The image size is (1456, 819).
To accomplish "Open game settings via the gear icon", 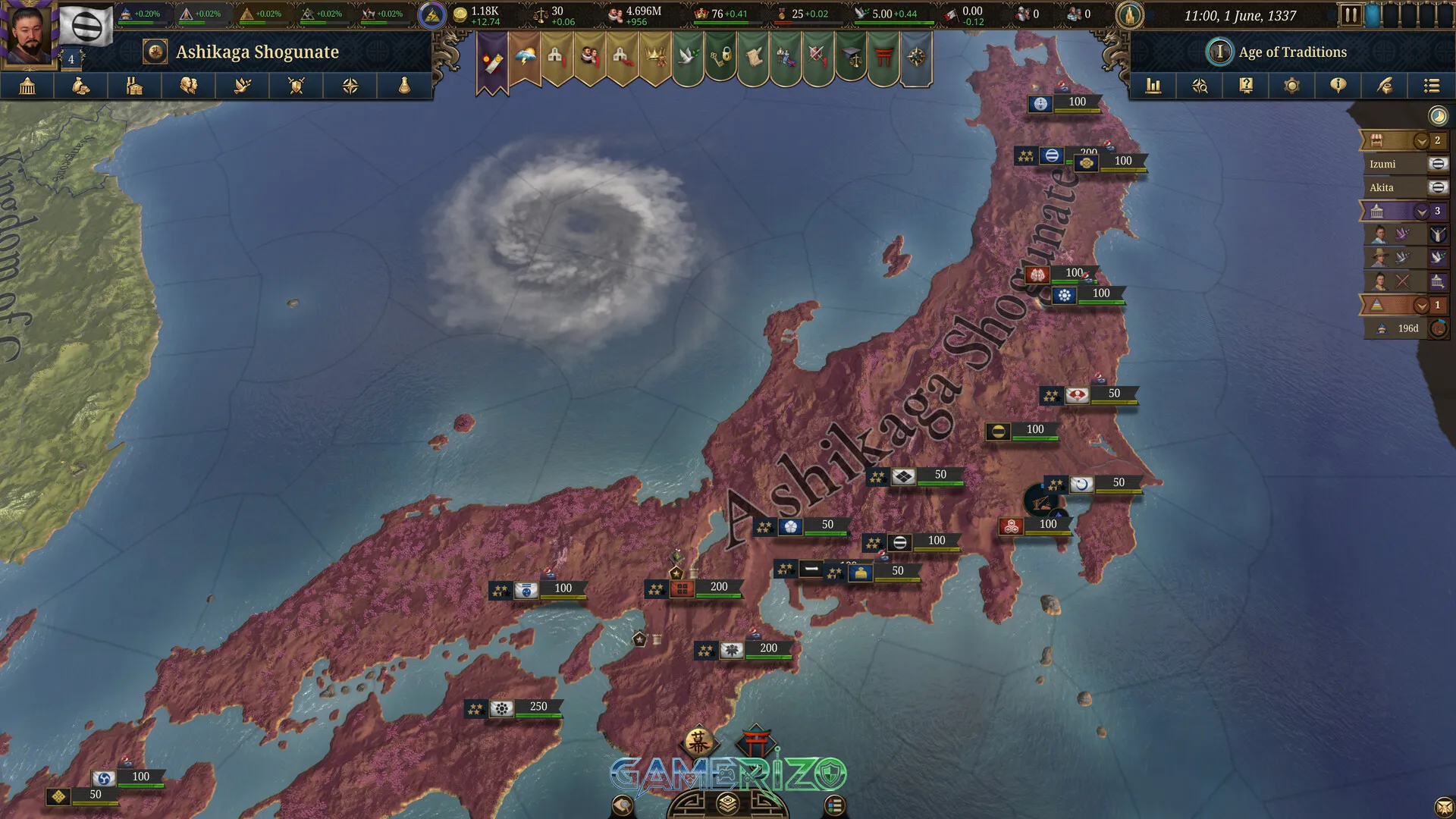I will pyautogui.click(x=1292, y=86).
